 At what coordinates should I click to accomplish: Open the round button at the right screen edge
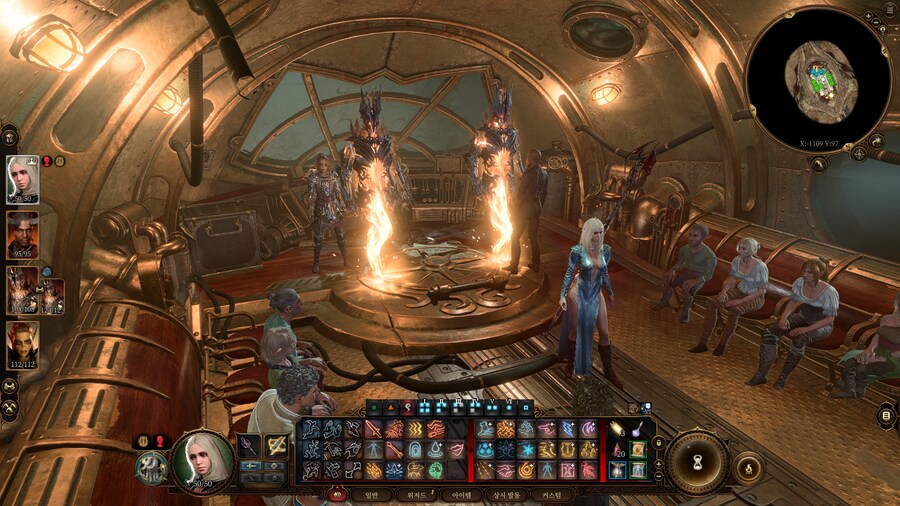click(x=885, y=415)
